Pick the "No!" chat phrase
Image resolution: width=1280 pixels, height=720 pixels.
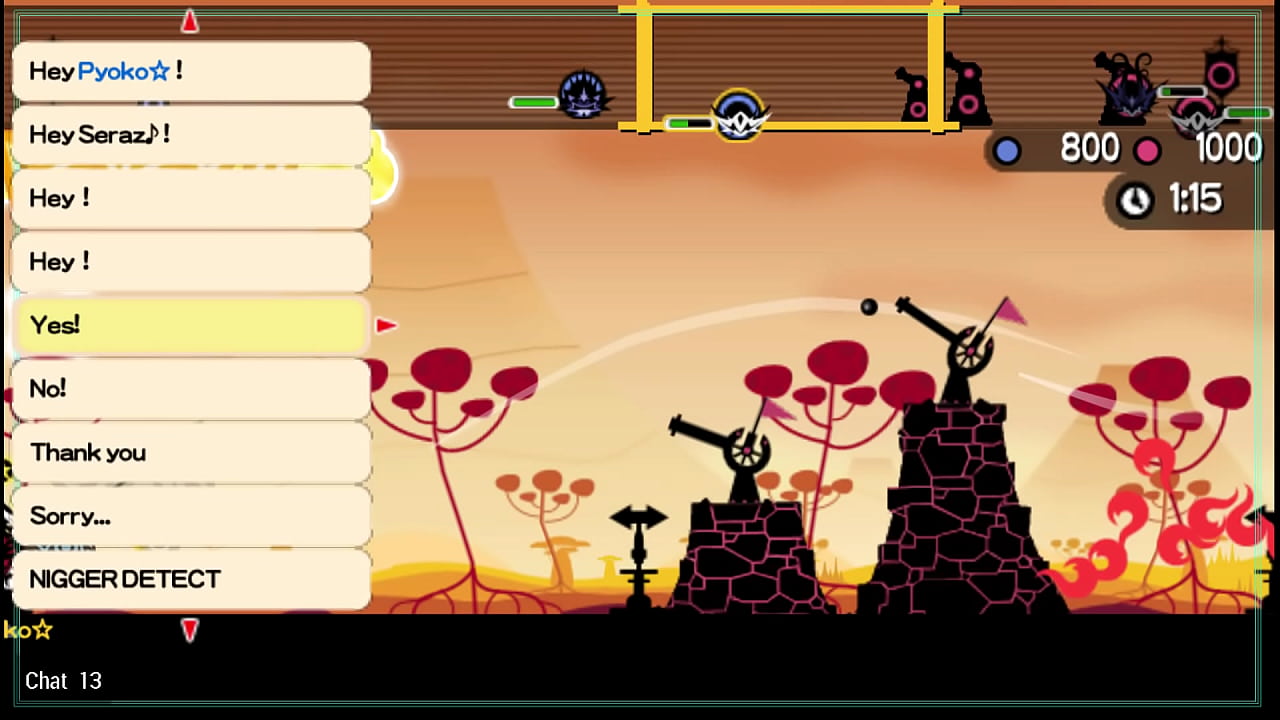(x=190, y=389)
